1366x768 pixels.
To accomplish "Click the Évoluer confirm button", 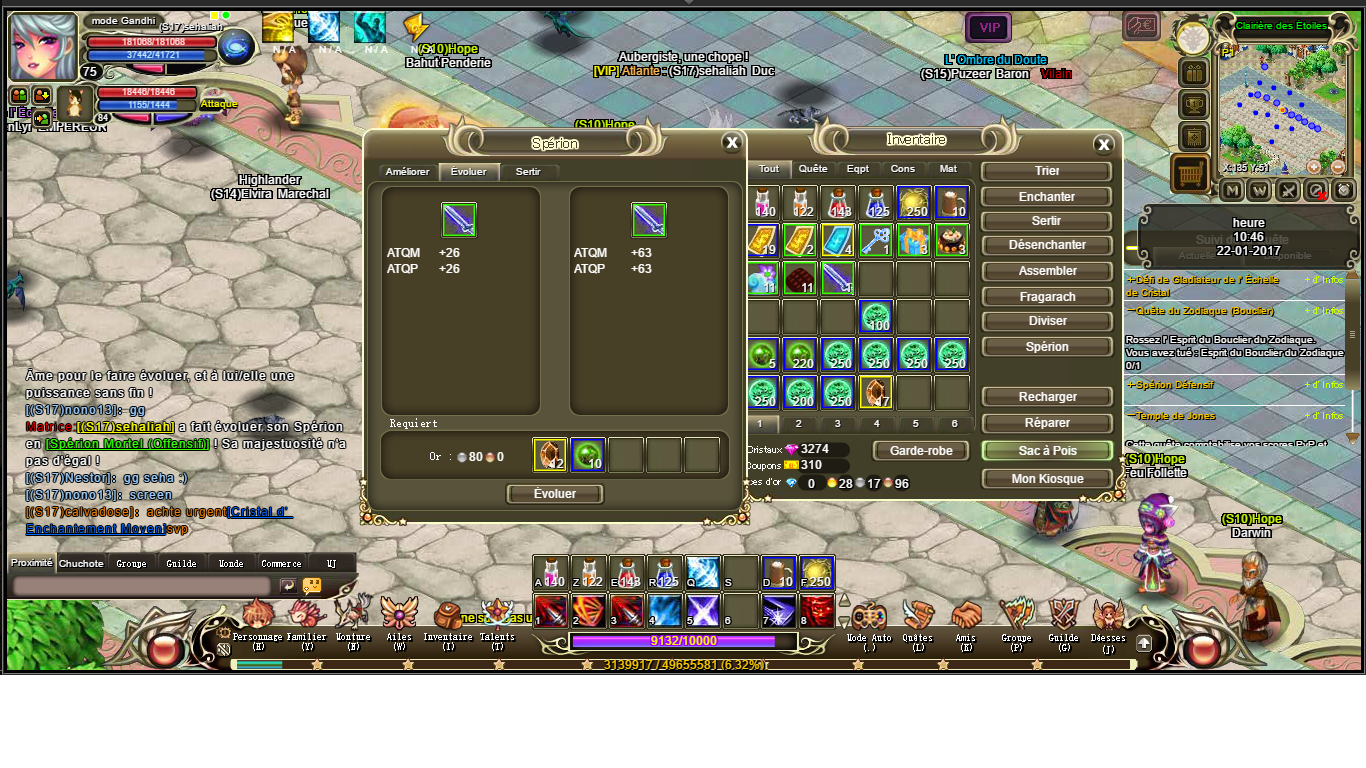I will coord(555,494).
